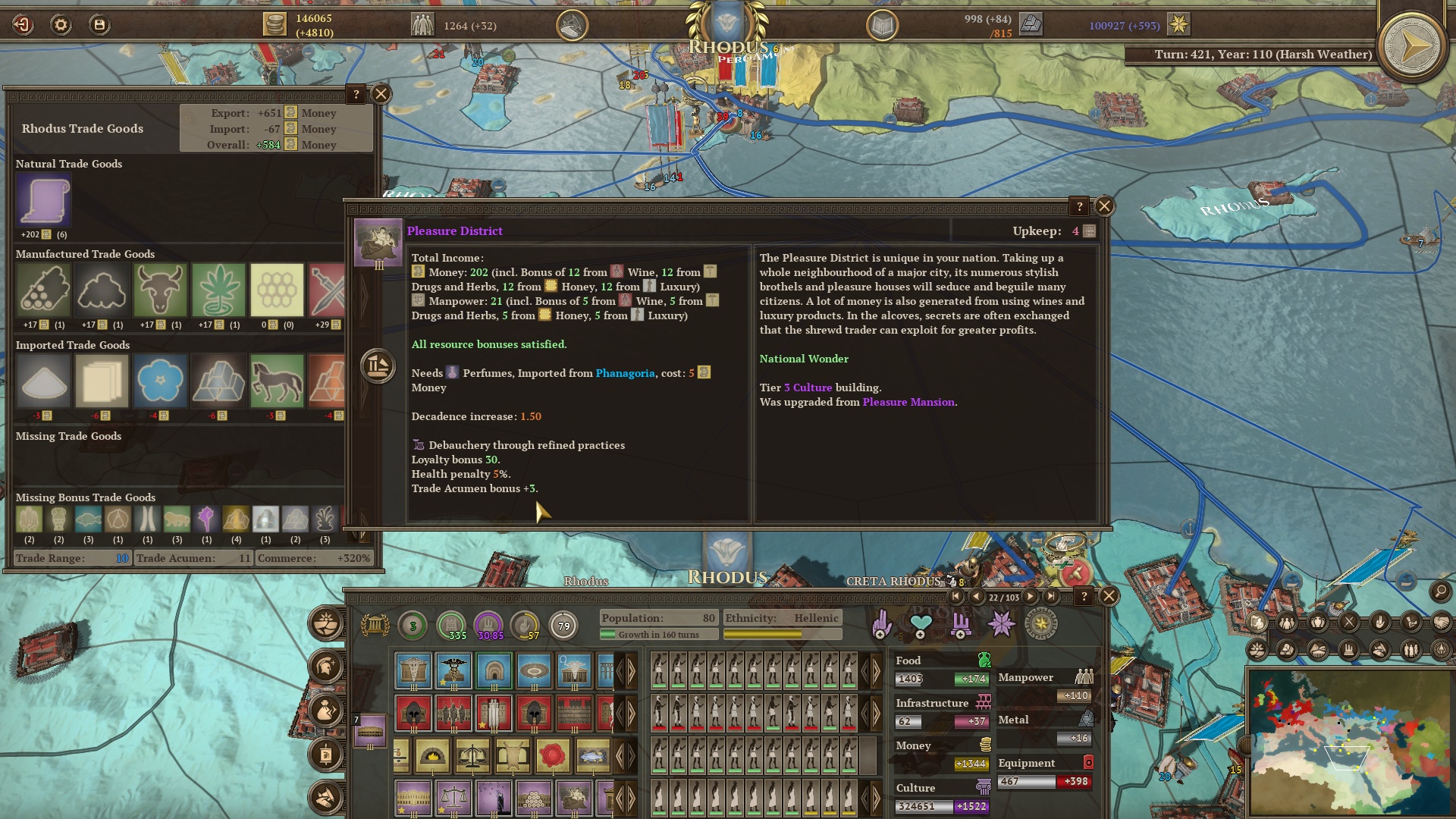The image size is (1456, 819).
Task: Click the save game icon in top-left toolbar
Action: [99, 23]
